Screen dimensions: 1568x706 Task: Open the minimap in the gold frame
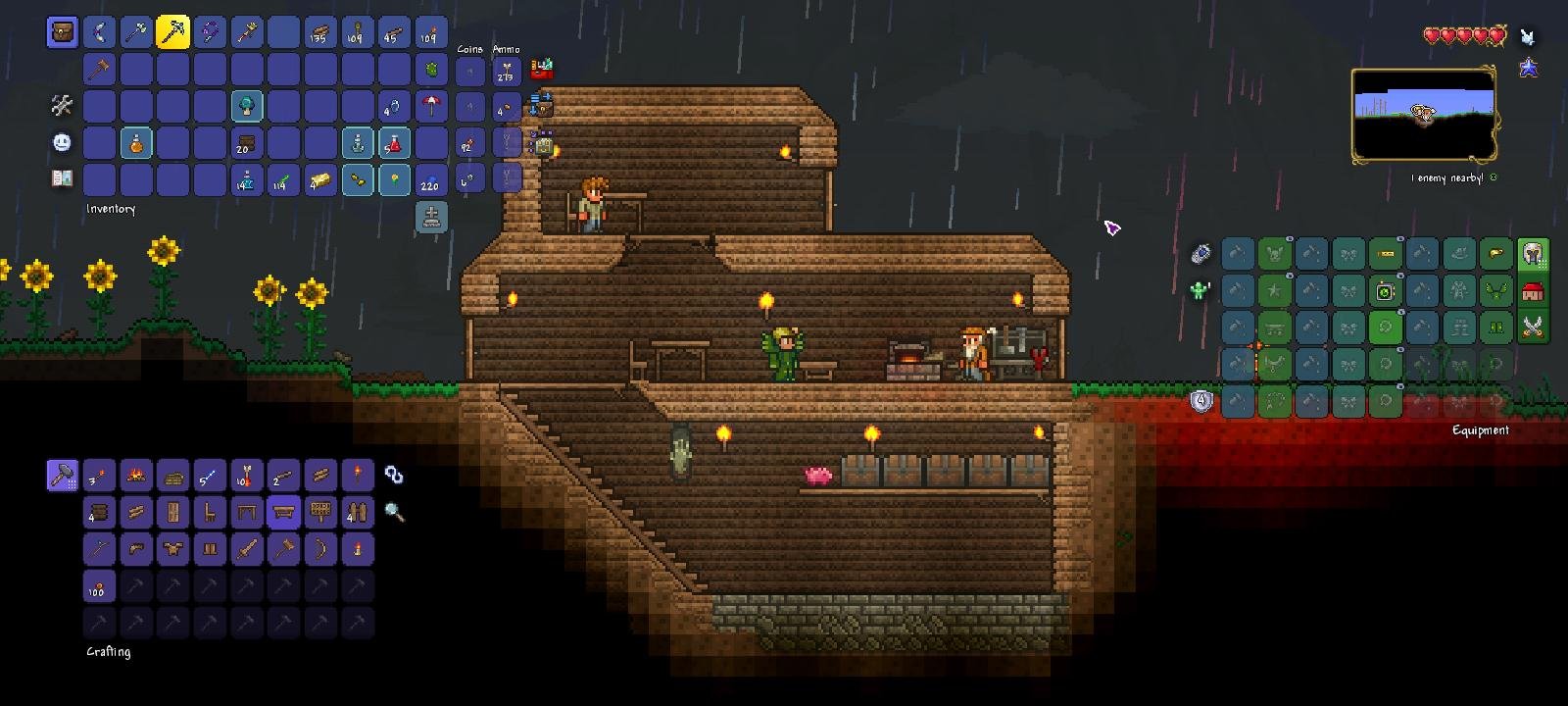tap(1423, 115)
